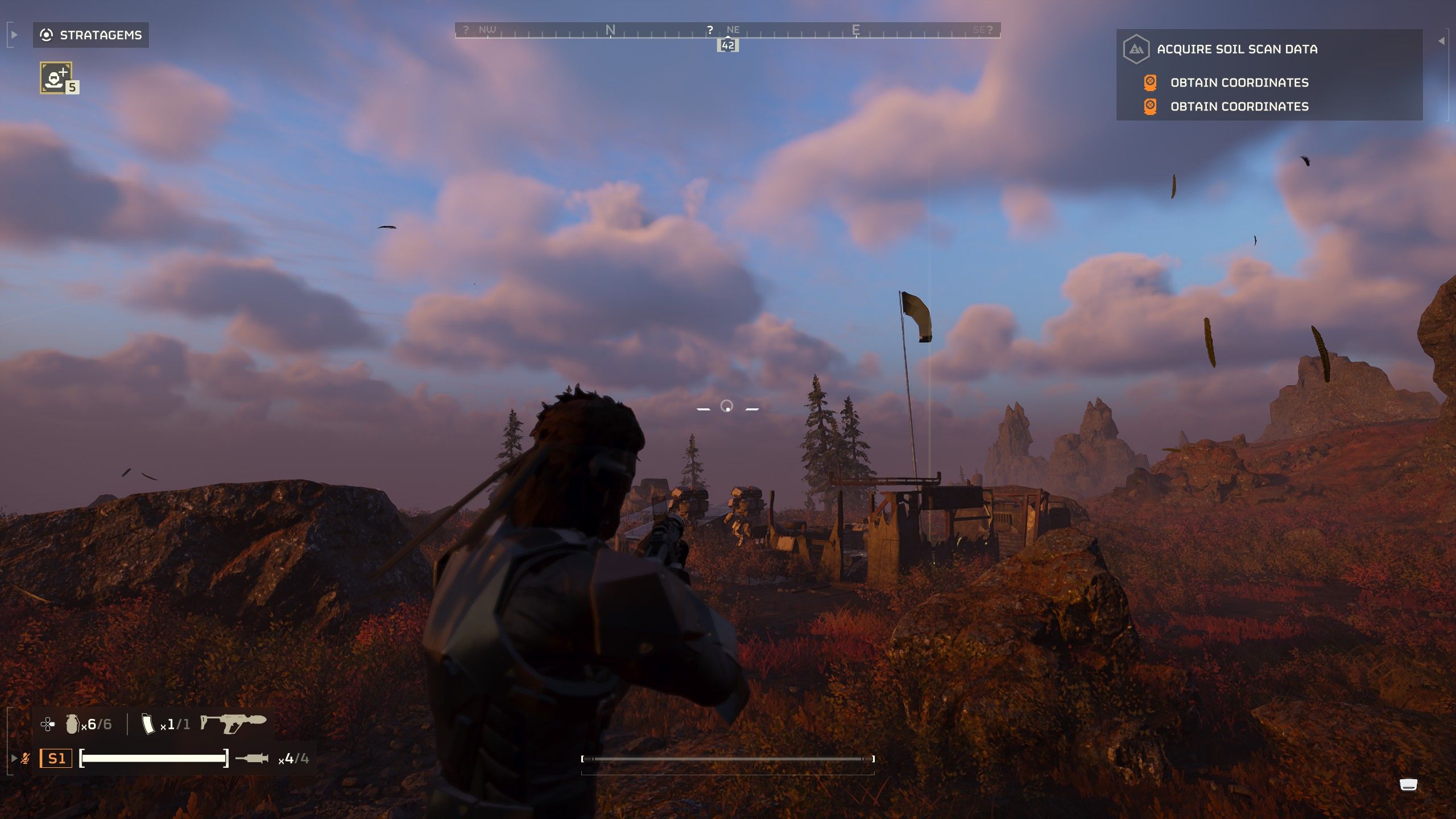Image resolution: width=1456 pixels, height=819 pixels.
Task: Choose the equipped rifle weapon icon
Action: (233, 723)
